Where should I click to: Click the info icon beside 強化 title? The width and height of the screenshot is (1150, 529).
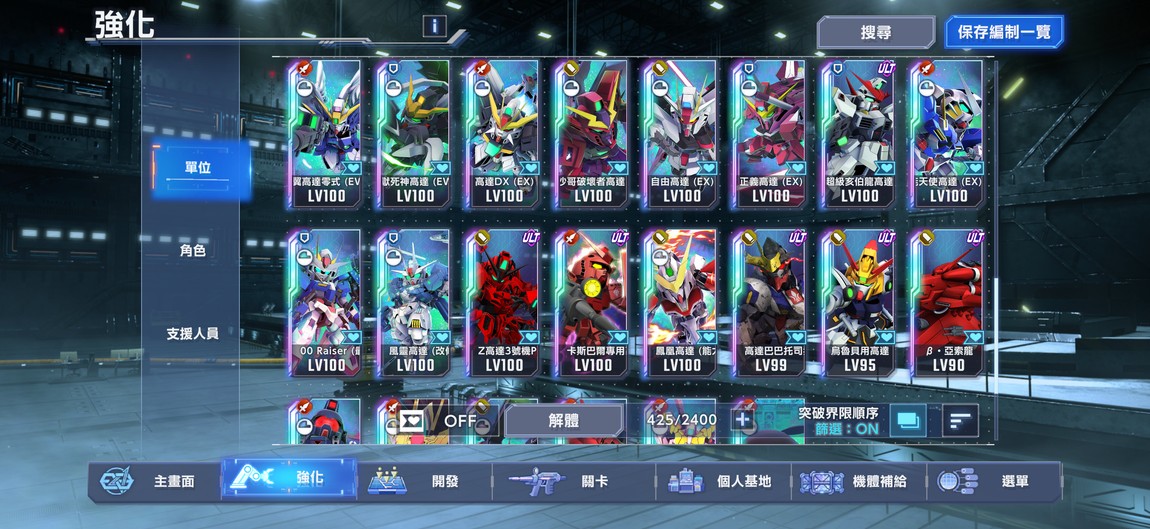pos(434,26)
